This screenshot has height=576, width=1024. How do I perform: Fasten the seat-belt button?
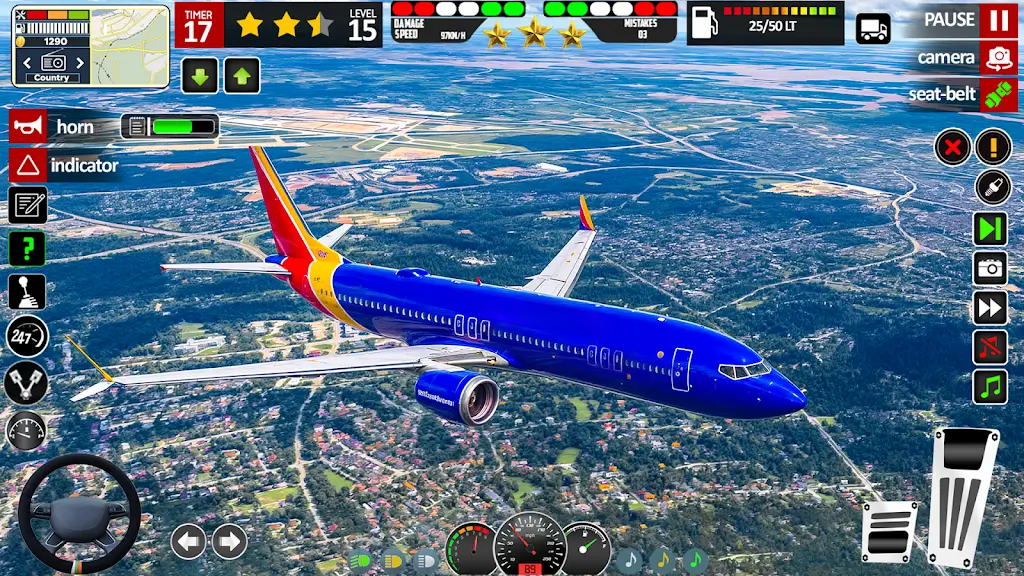[x=998, y=95]
